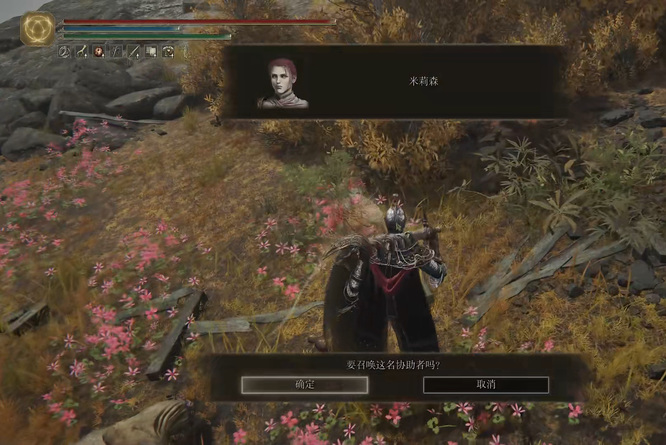Cancel the summon with 取消
This screenshot has height=445, width=666.
click(x=486, y=384)
